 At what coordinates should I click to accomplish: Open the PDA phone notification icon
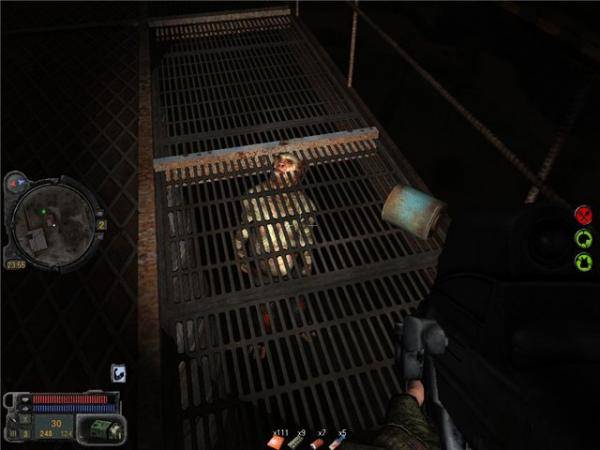tap(117, 373)
